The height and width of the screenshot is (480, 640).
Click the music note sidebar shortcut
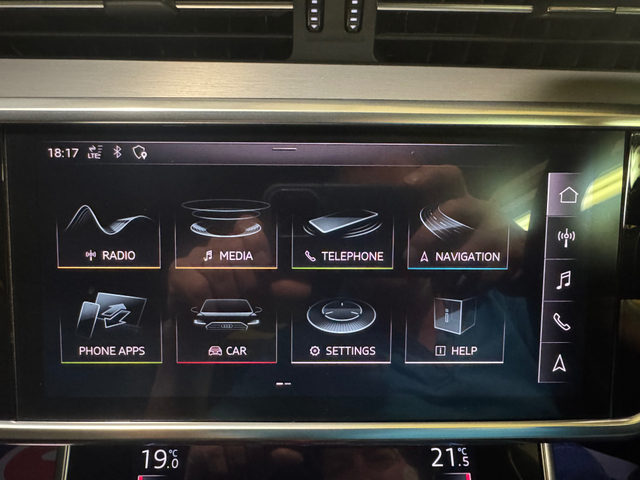[x=565, y=280]
